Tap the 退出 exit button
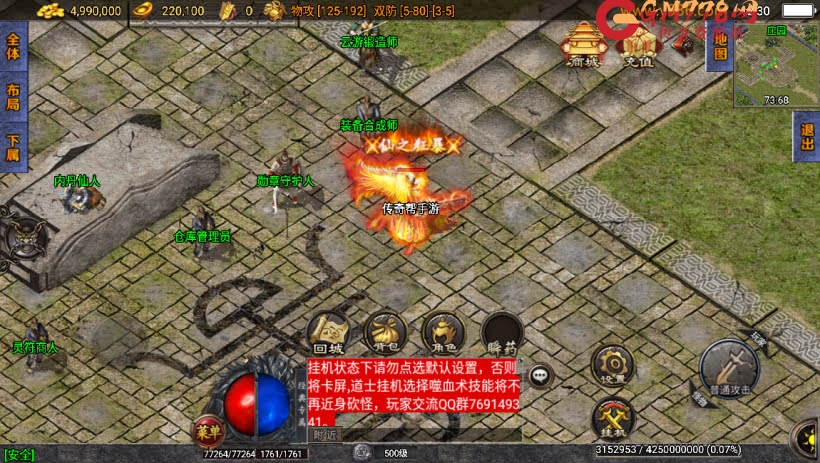This screenshot has width=820, height=463. point(807,138)
